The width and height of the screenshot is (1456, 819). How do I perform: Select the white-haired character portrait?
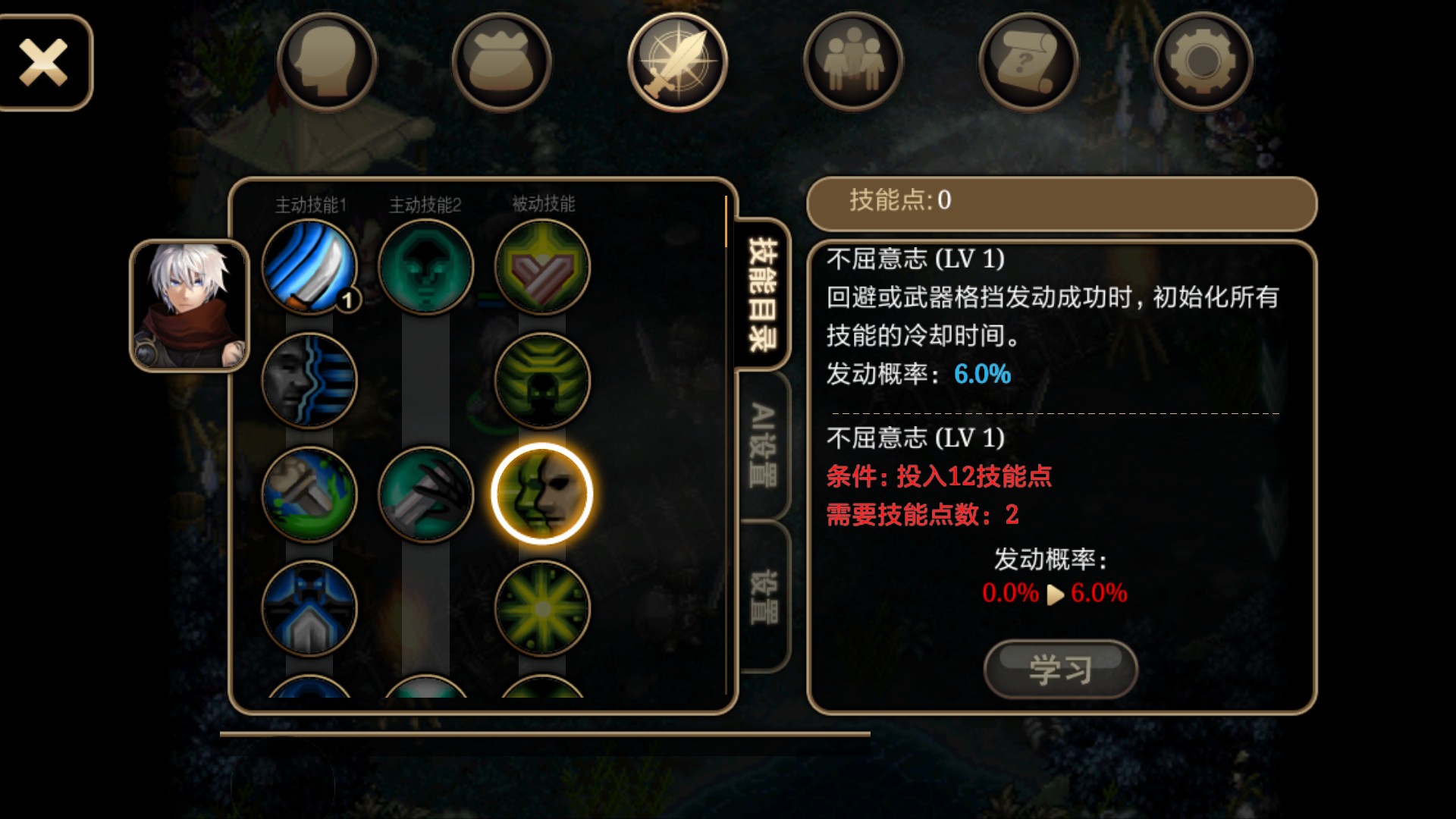190,306
